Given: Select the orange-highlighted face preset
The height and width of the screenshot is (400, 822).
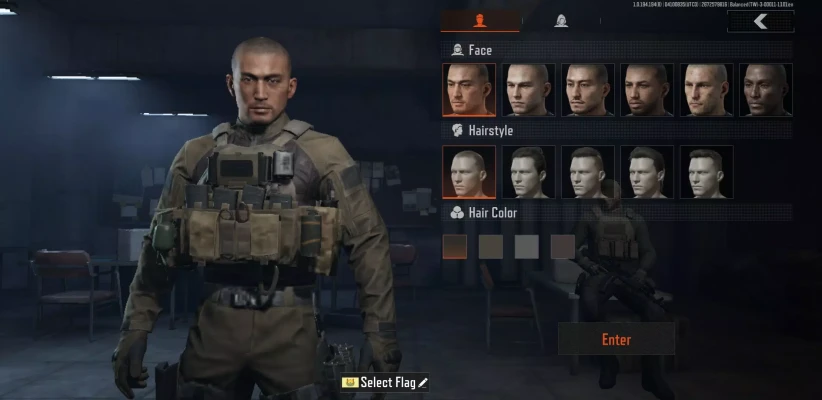Looking at the screenshot, I should [x=468, y=90].
